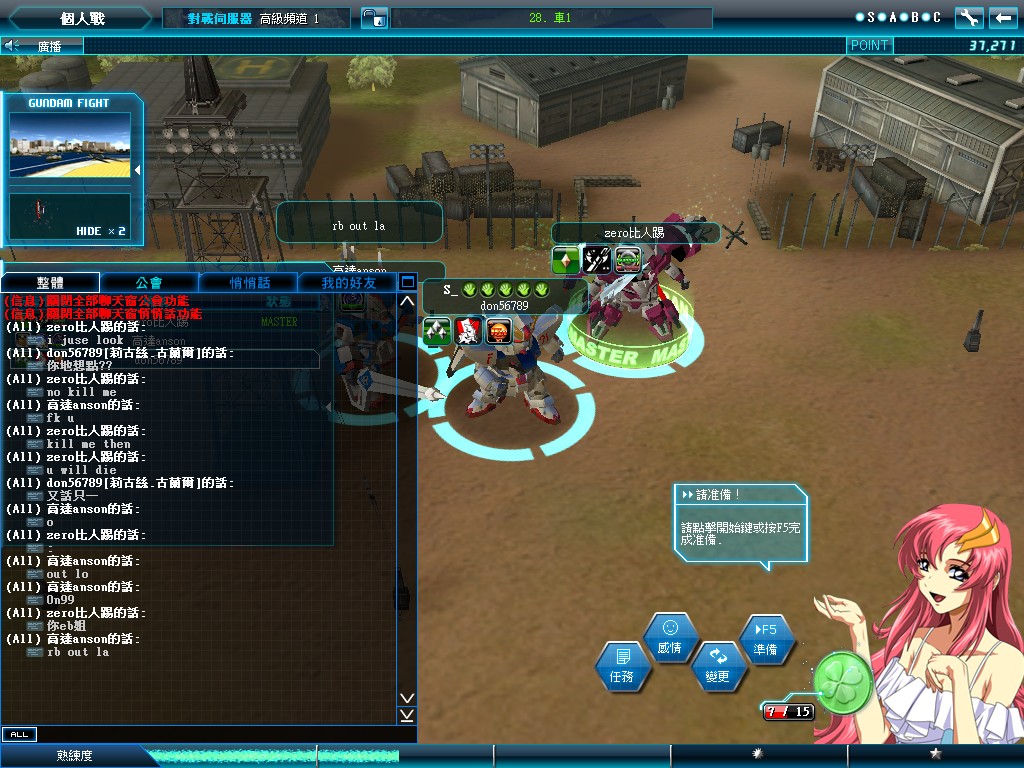This screenshot has height=768, width=1024.
Task: Select the 整體 general chat tab
Action: tap(50, 283)
